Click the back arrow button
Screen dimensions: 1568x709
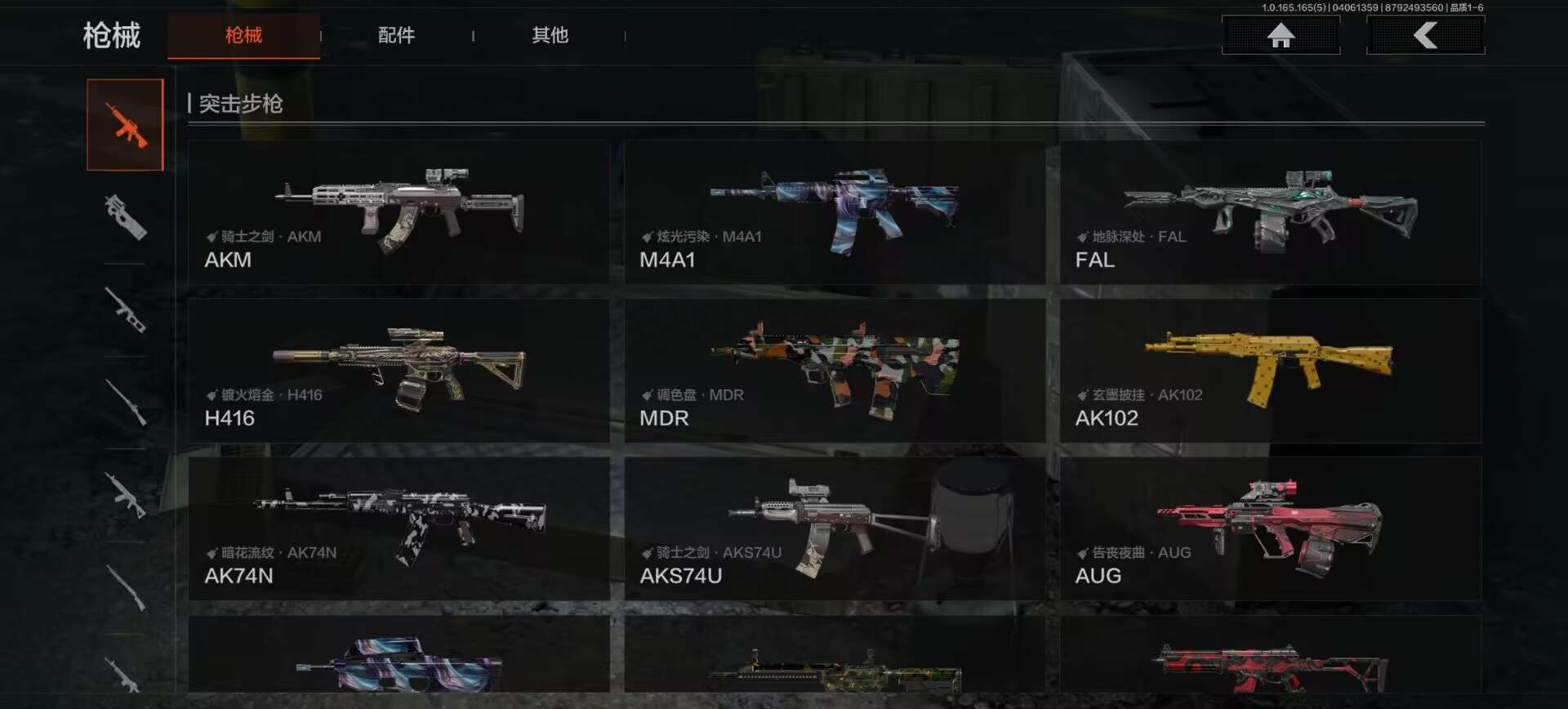[1425, 35]
